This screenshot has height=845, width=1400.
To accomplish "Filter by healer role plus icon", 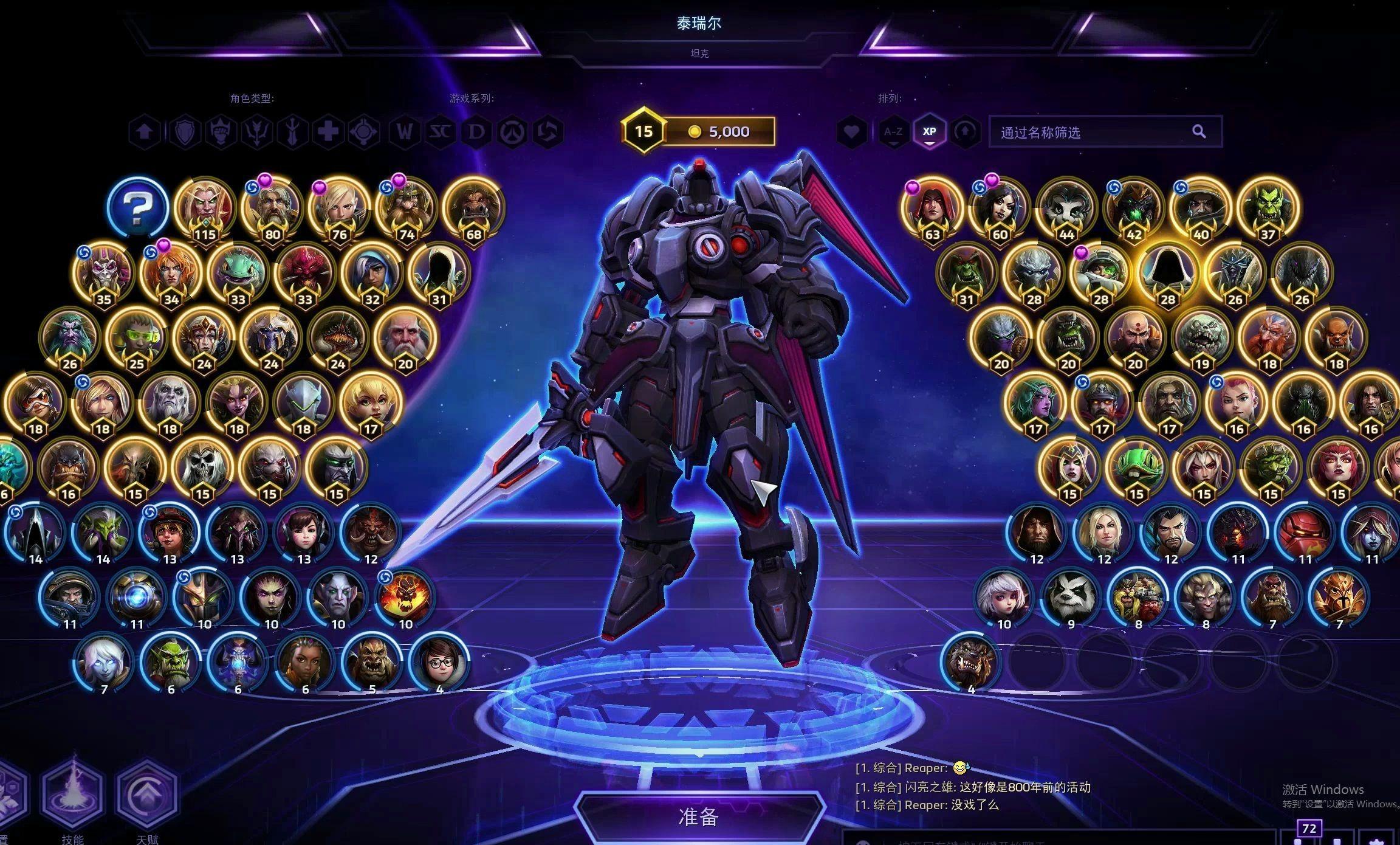I will (329, 132).
